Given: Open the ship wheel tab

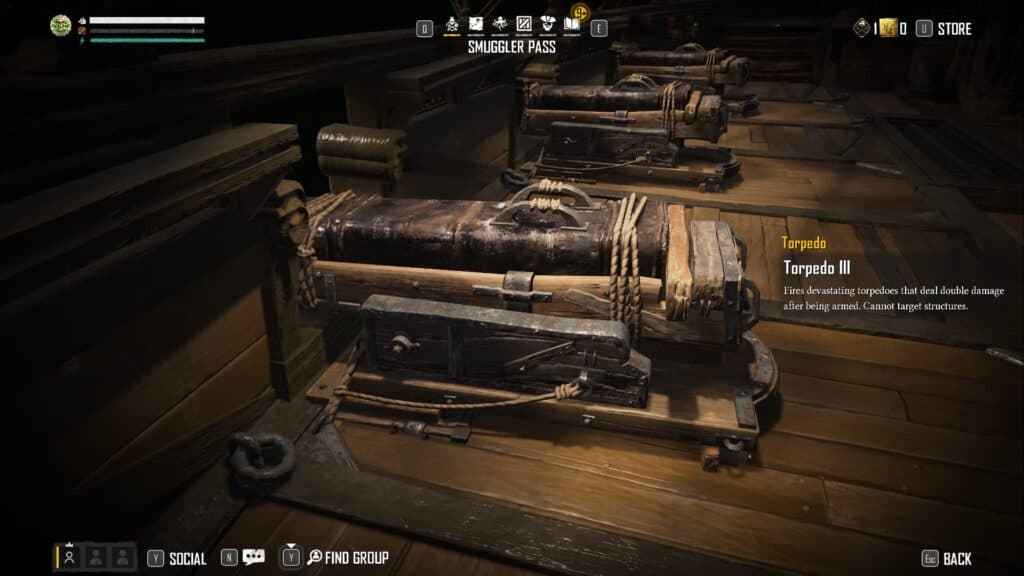Looking at the screenshot, I should coord(499,25).
